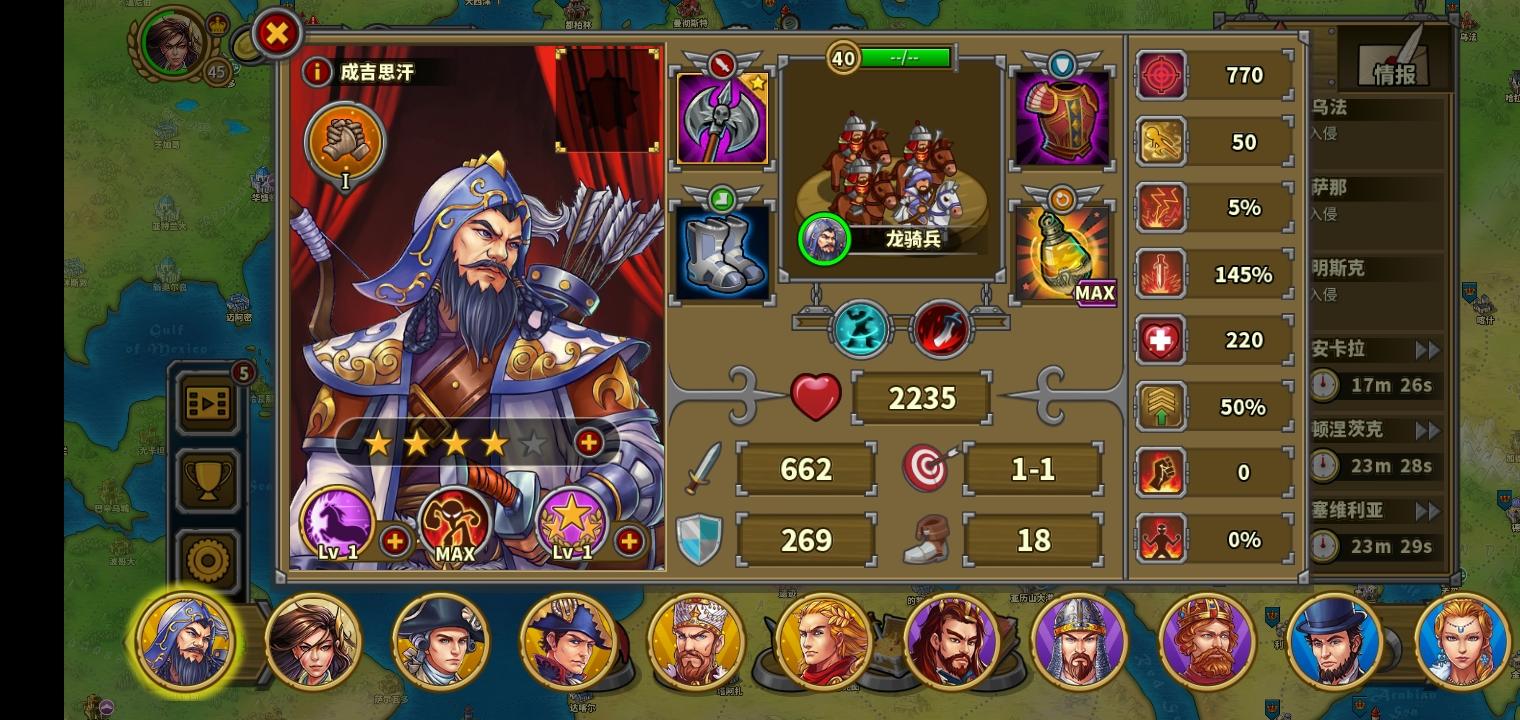This screenshot has height=720, width=1520.
Task: Select the female hero portrait beside Genghis Khan
Action: click(x=314, y=641)
